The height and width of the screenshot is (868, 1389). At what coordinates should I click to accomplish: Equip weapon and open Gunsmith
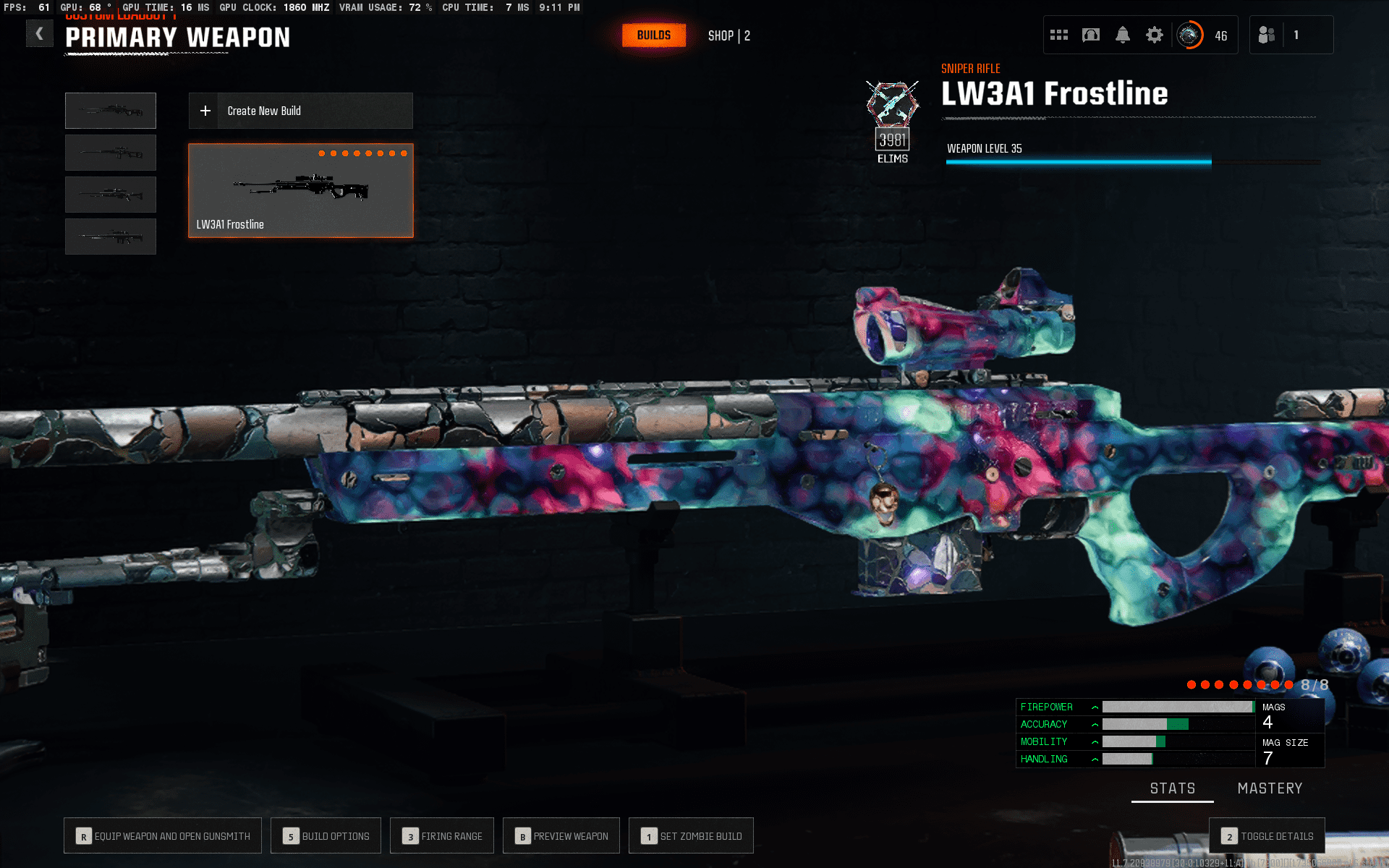pos(163,836)
